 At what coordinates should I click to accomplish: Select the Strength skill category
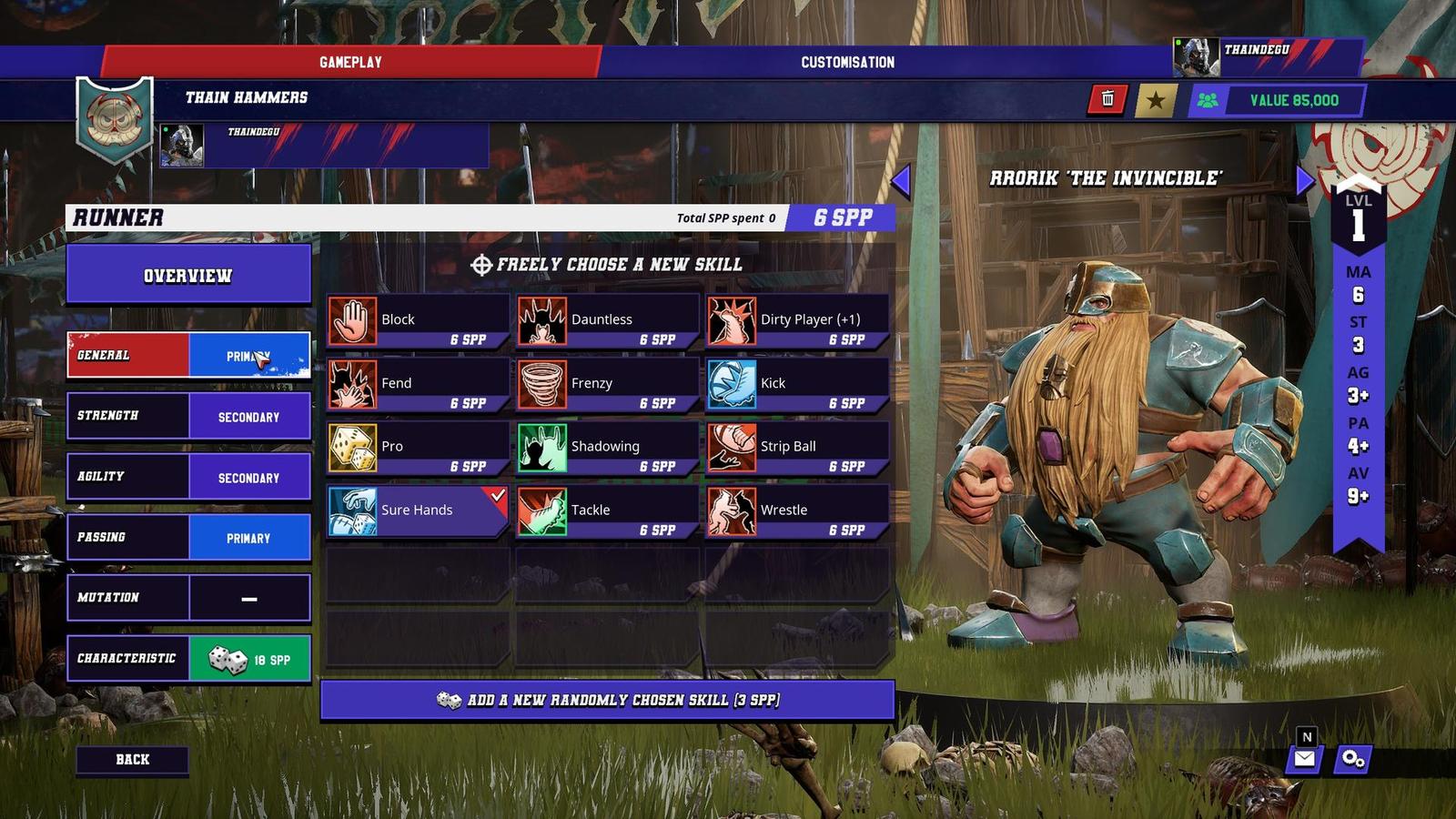click(x=188, y=417)
